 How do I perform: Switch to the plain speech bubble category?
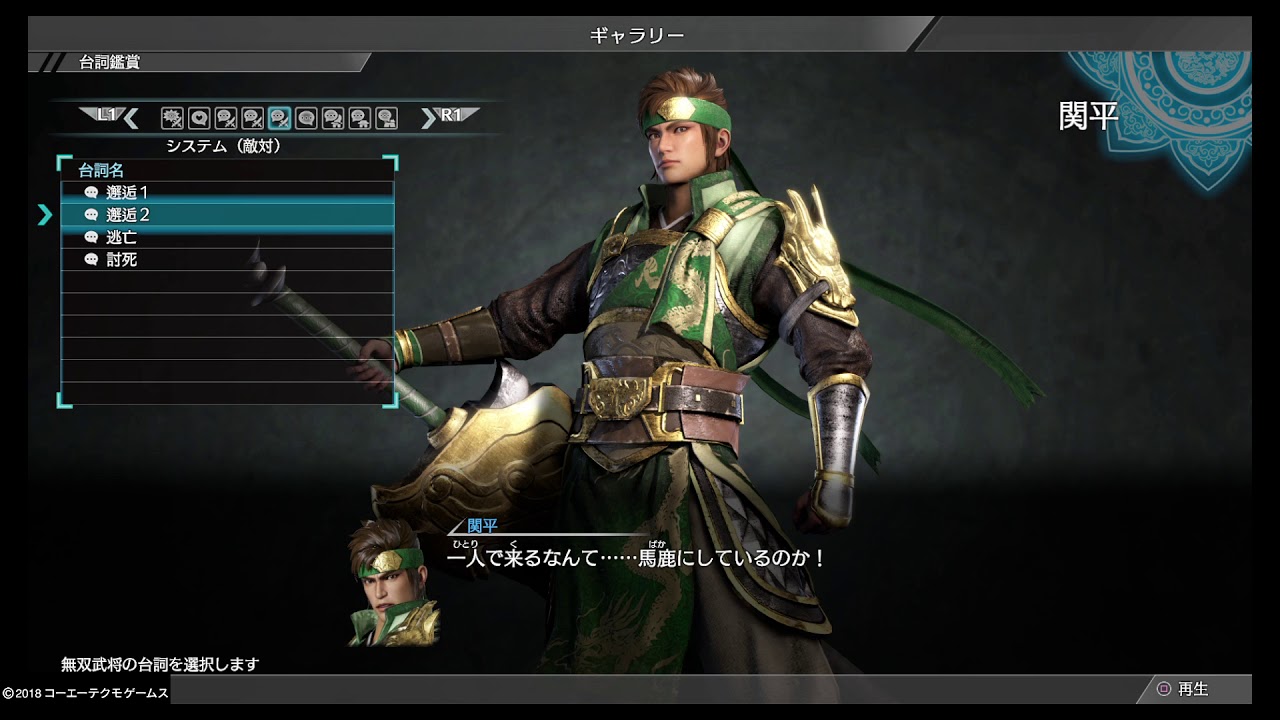click(306, 118)
